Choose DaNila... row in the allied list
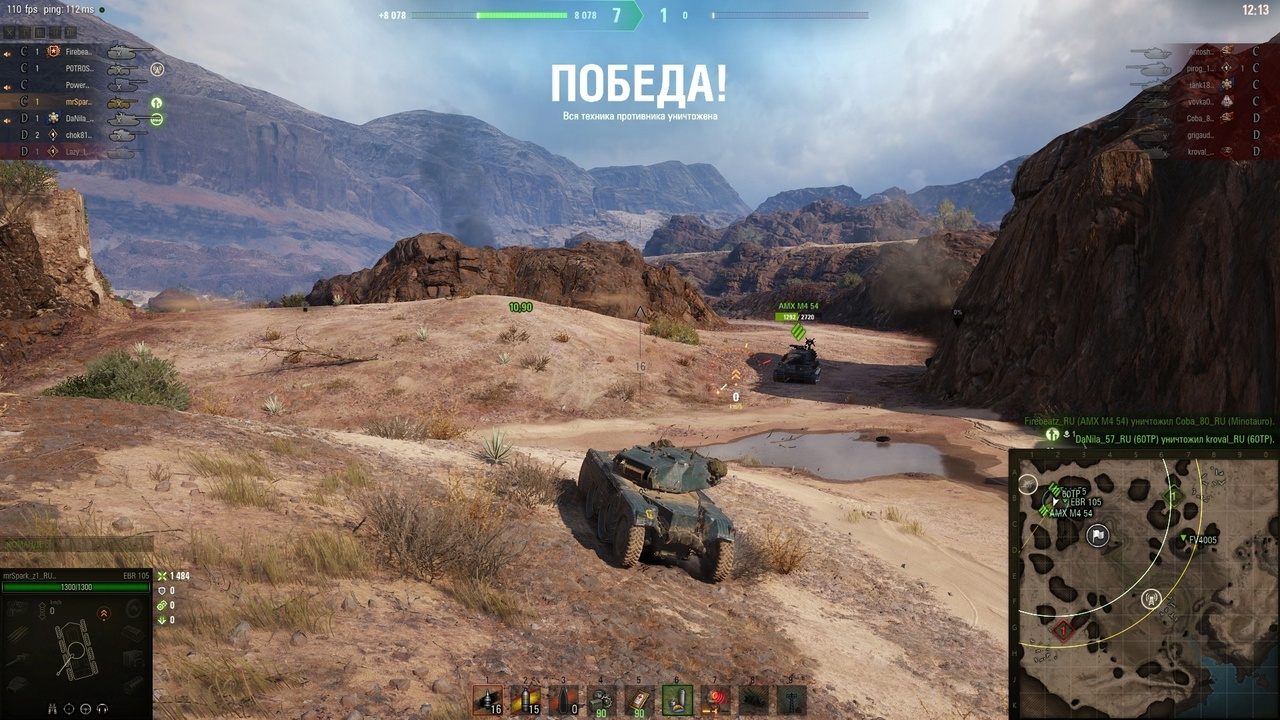This screenshot has height=720, width=1280. 79,118
